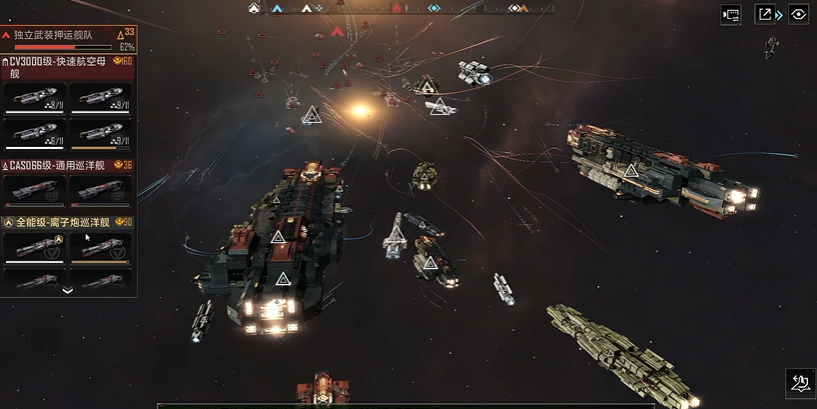
Task: Expand the fleet list with the down arrow
Action: coord(67,290)
